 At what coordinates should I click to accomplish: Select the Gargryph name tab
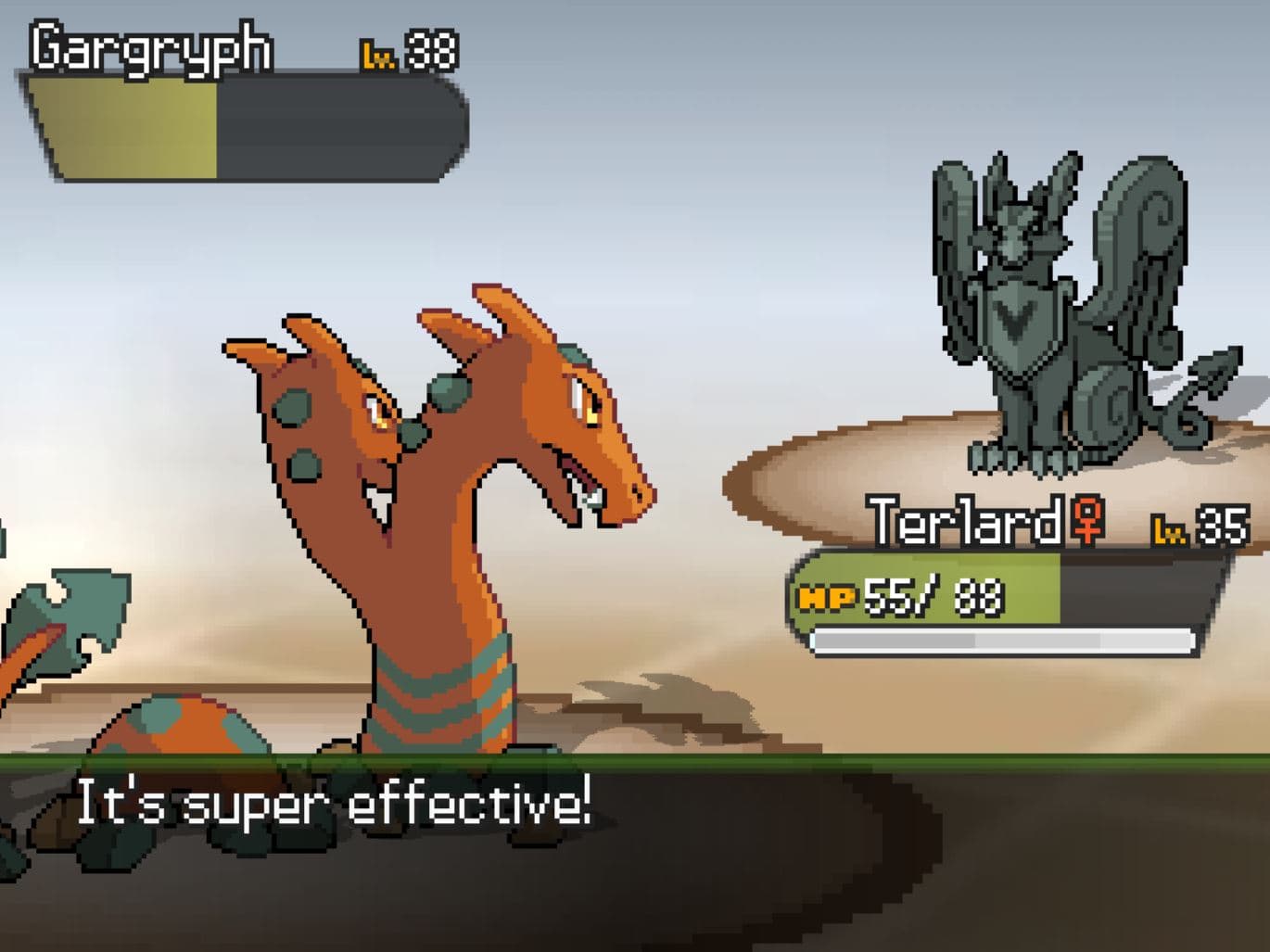coord(148,48)
